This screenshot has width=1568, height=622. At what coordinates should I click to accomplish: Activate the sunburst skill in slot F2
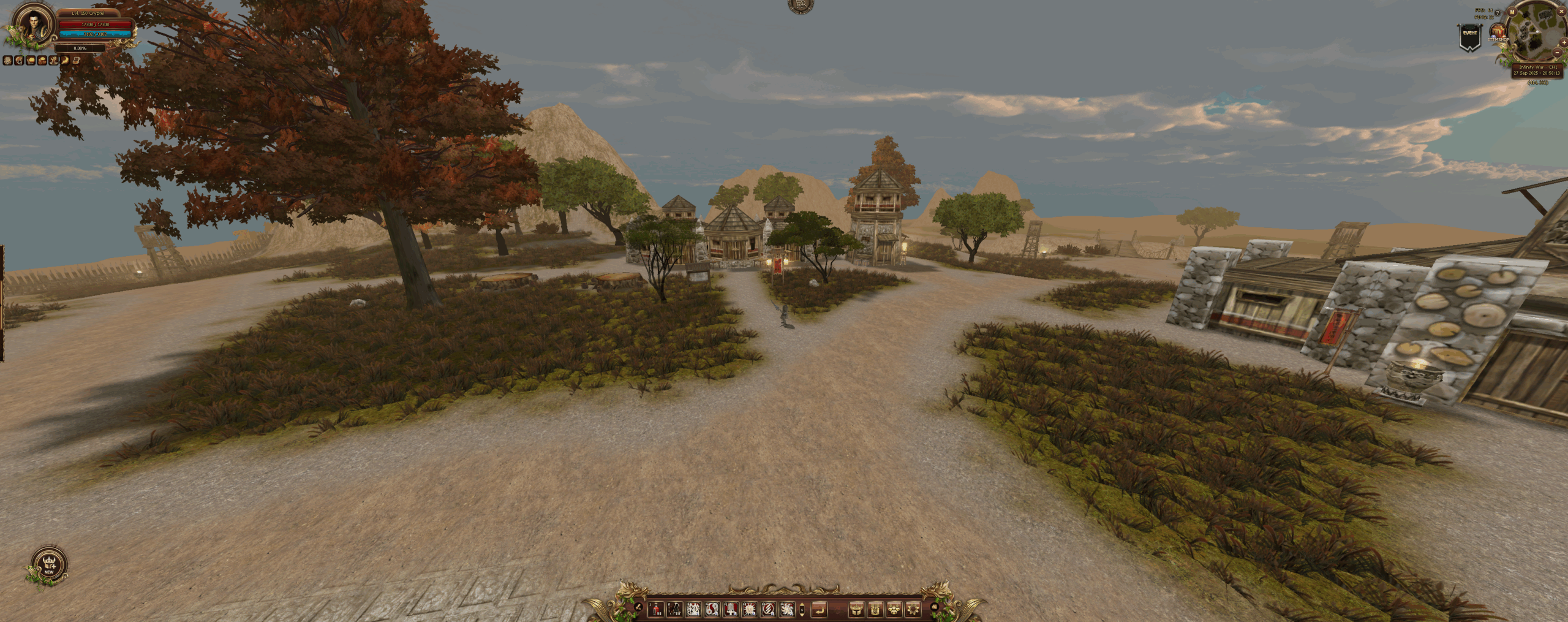[x=749, y=609]
